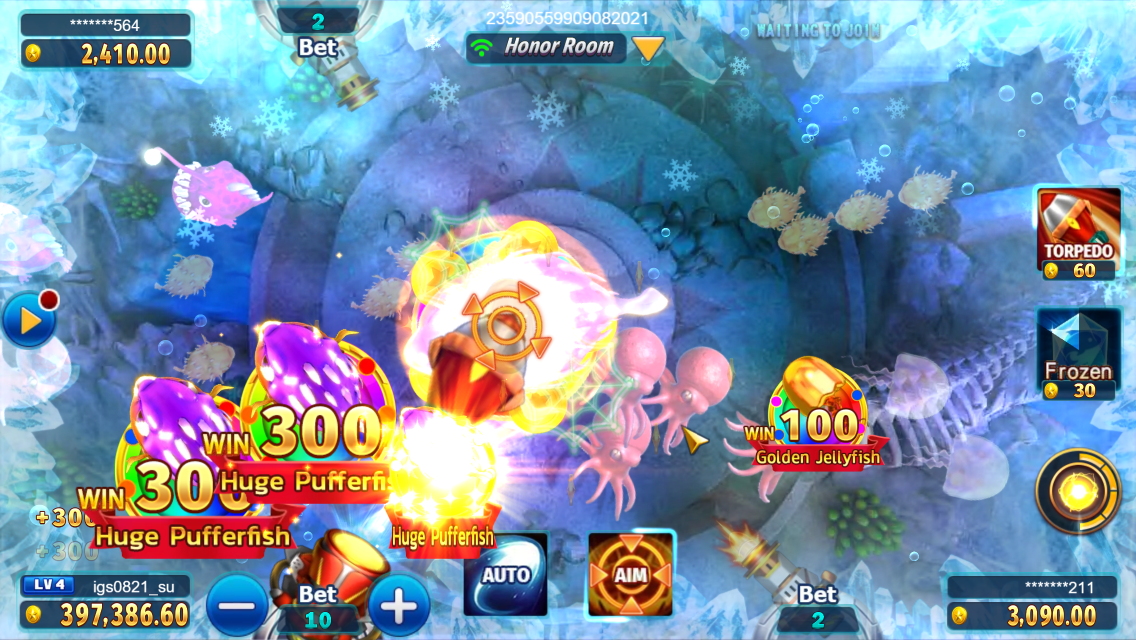Decrease bet with the minus button
Image resolution: width=1136 pixels, height=640 pixels.
click(237, 604)
